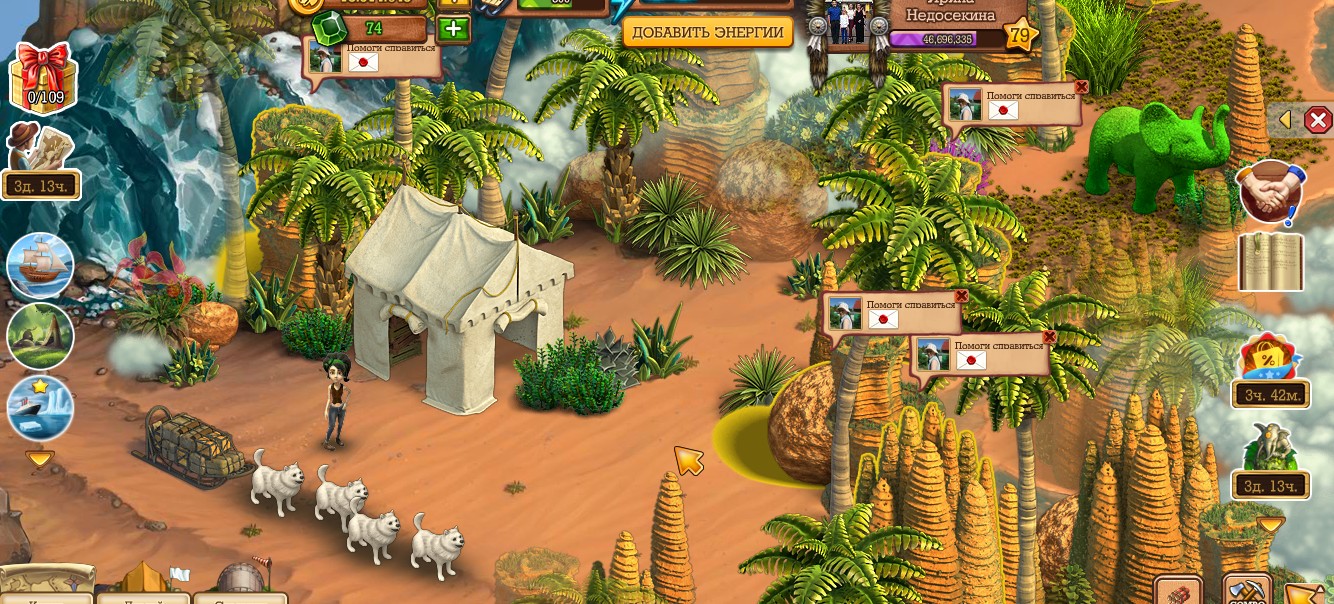Open the journal book icon
The width and height of the screenshot is (1334, 604).
pyautogui.click(x=1271, y=262)
